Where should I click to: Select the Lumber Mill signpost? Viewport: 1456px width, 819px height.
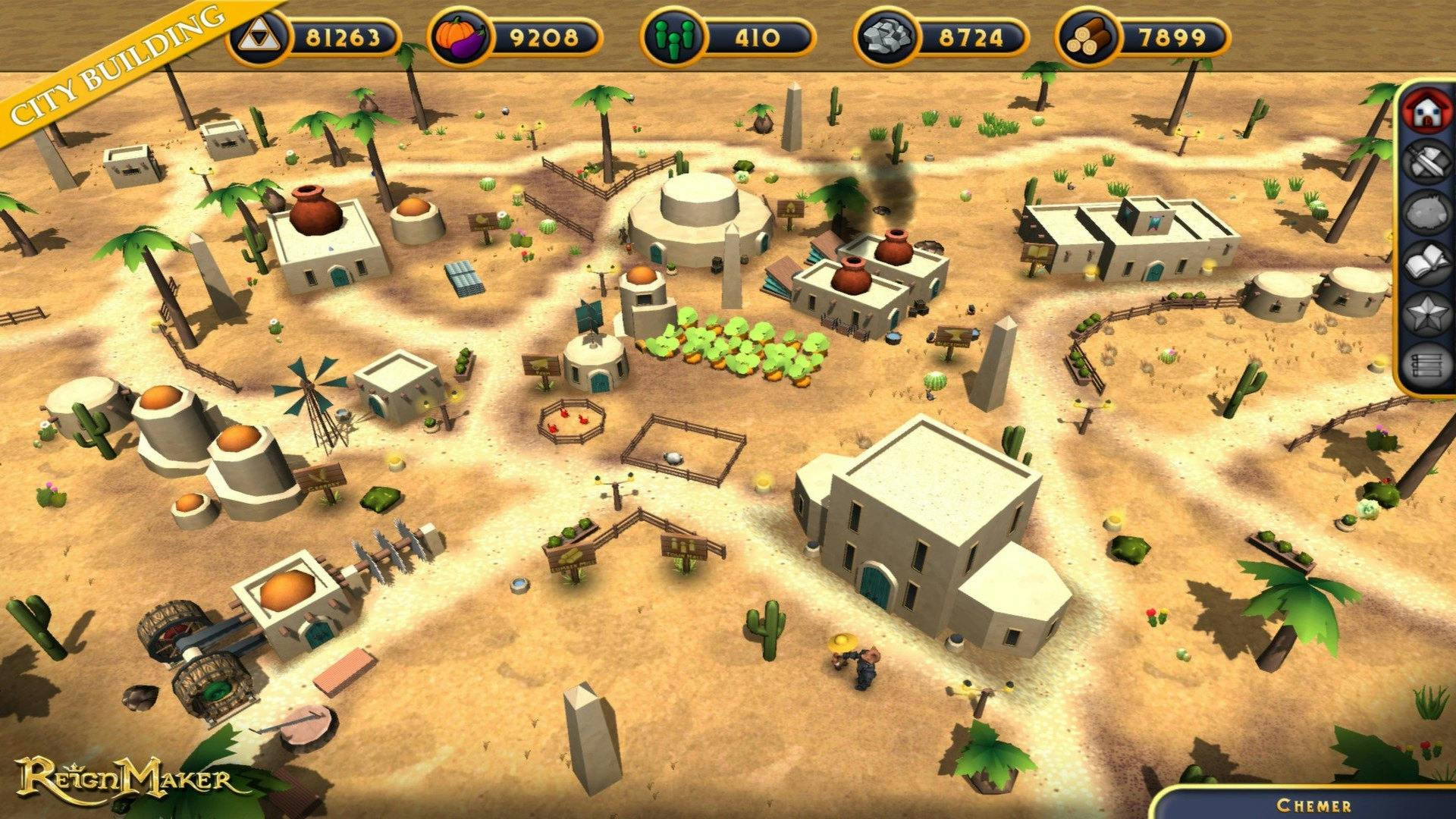[x=573, y=558]
